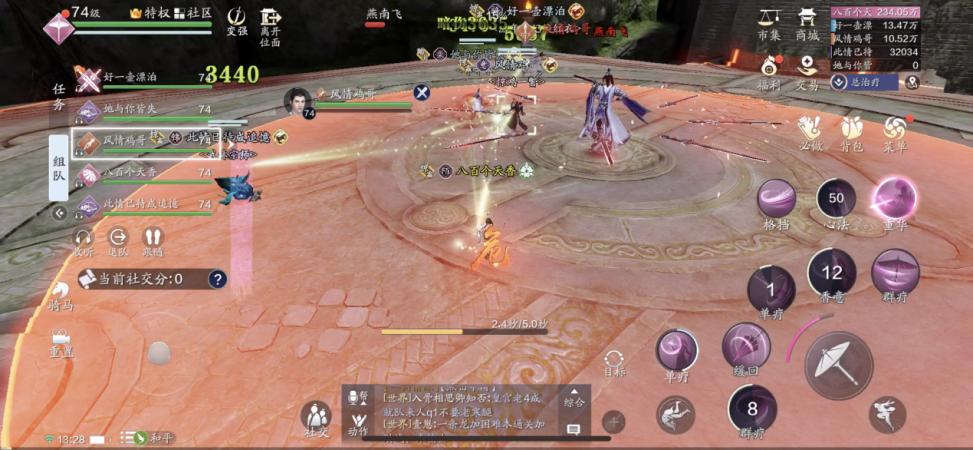Close the 风情鸡哥 target frame
973x450 pixels.
point(422,93)
